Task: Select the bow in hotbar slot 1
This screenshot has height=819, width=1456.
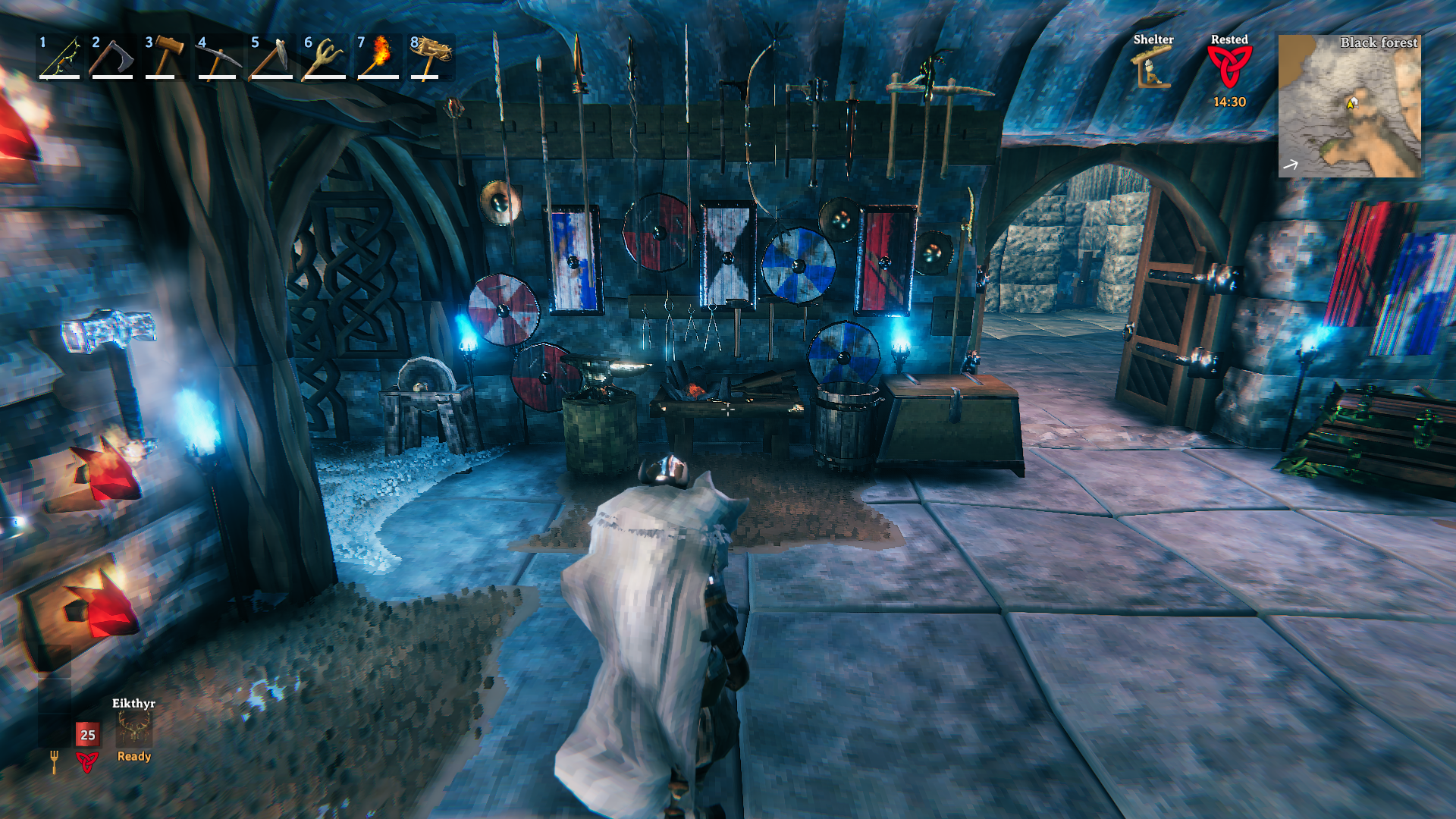Action: tap(60, 58)
